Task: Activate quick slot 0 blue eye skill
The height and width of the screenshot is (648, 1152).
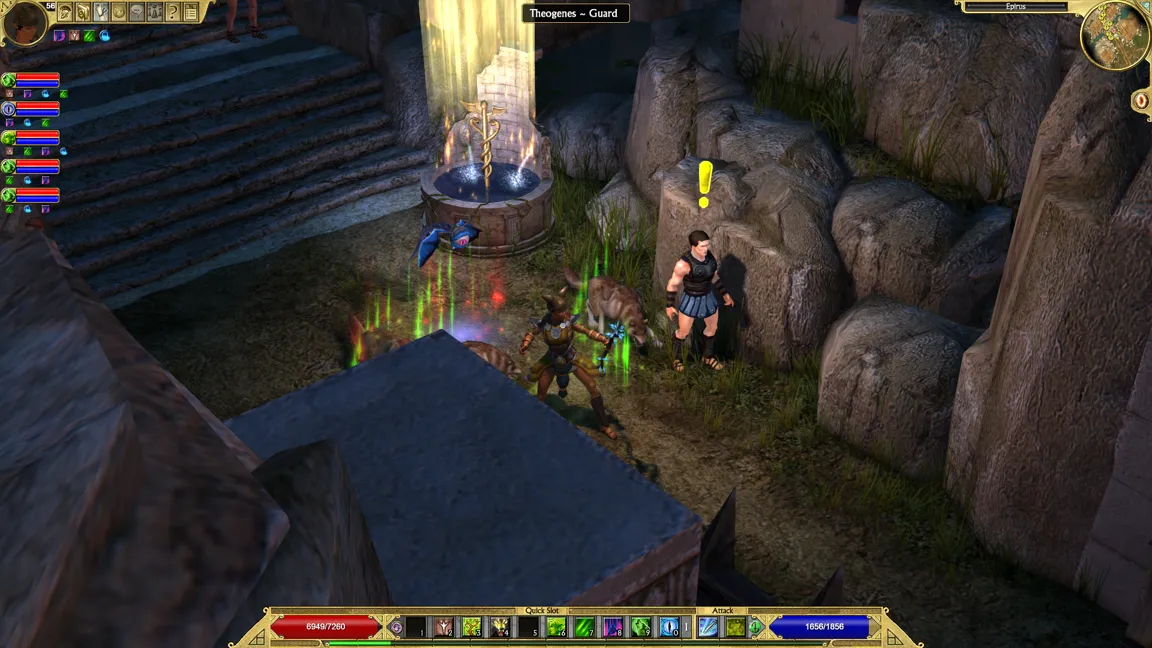Action: (x=669, y=627)
